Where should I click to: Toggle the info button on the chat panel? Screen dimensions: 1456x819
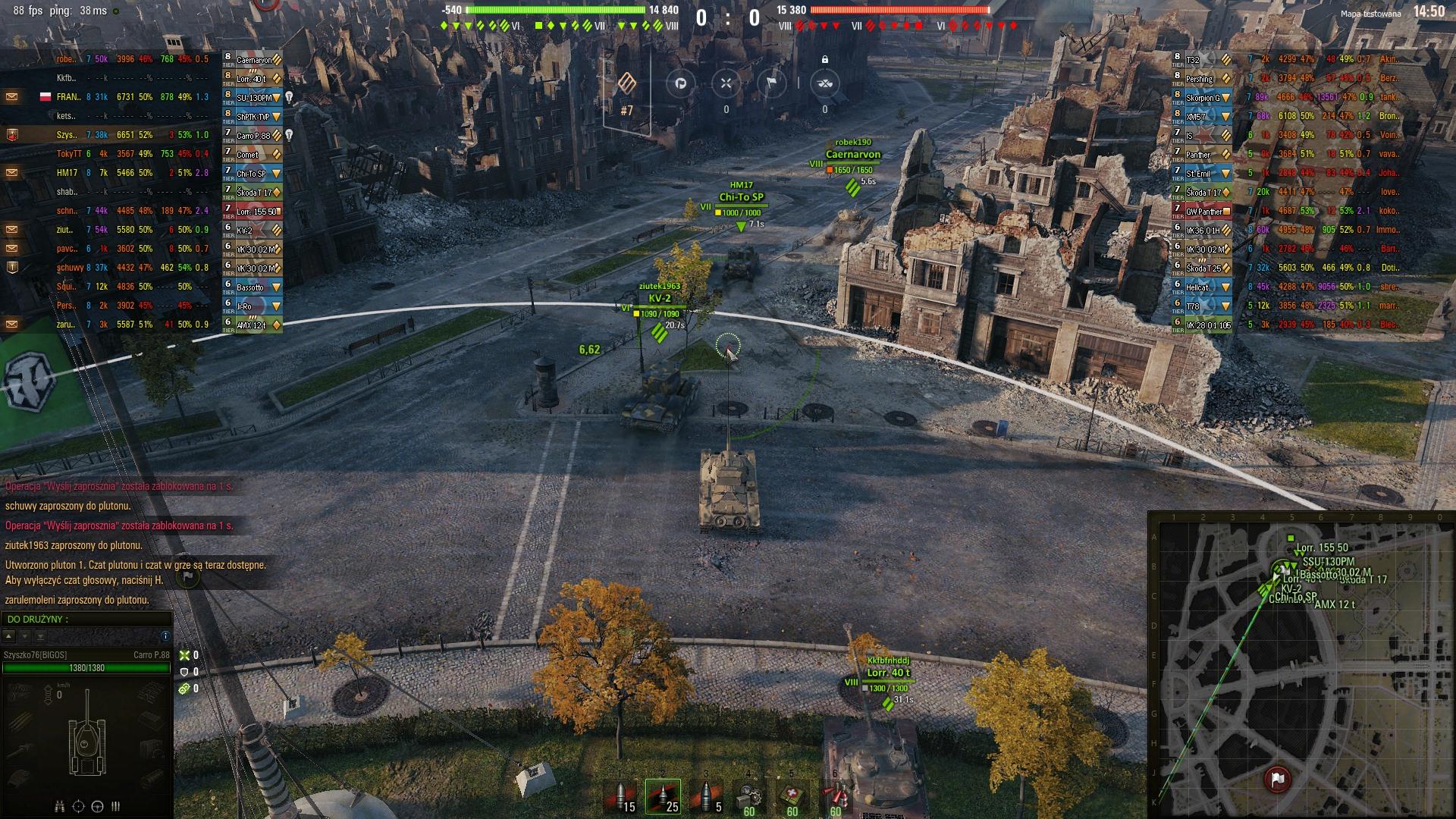click(166, 637)
